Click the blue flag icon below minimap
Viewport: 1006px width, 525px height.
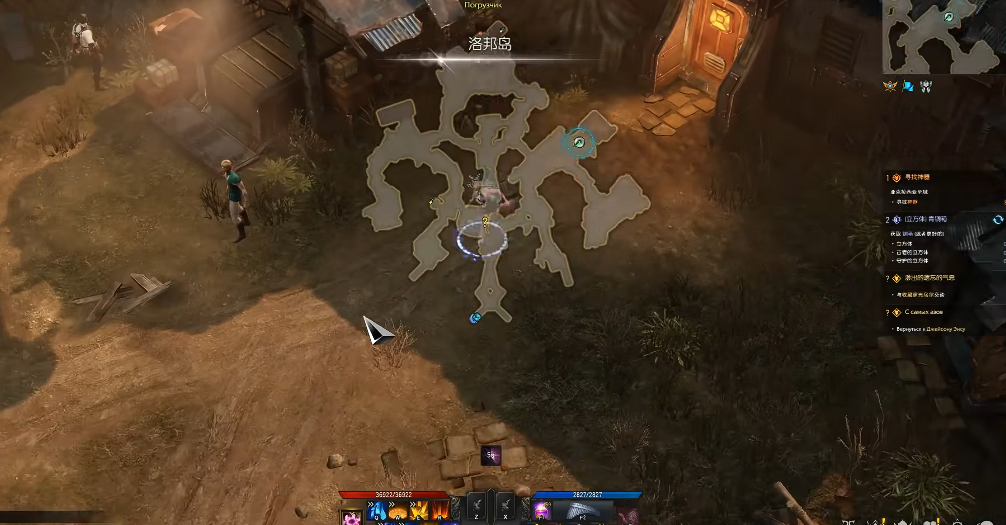pos(908,86)
